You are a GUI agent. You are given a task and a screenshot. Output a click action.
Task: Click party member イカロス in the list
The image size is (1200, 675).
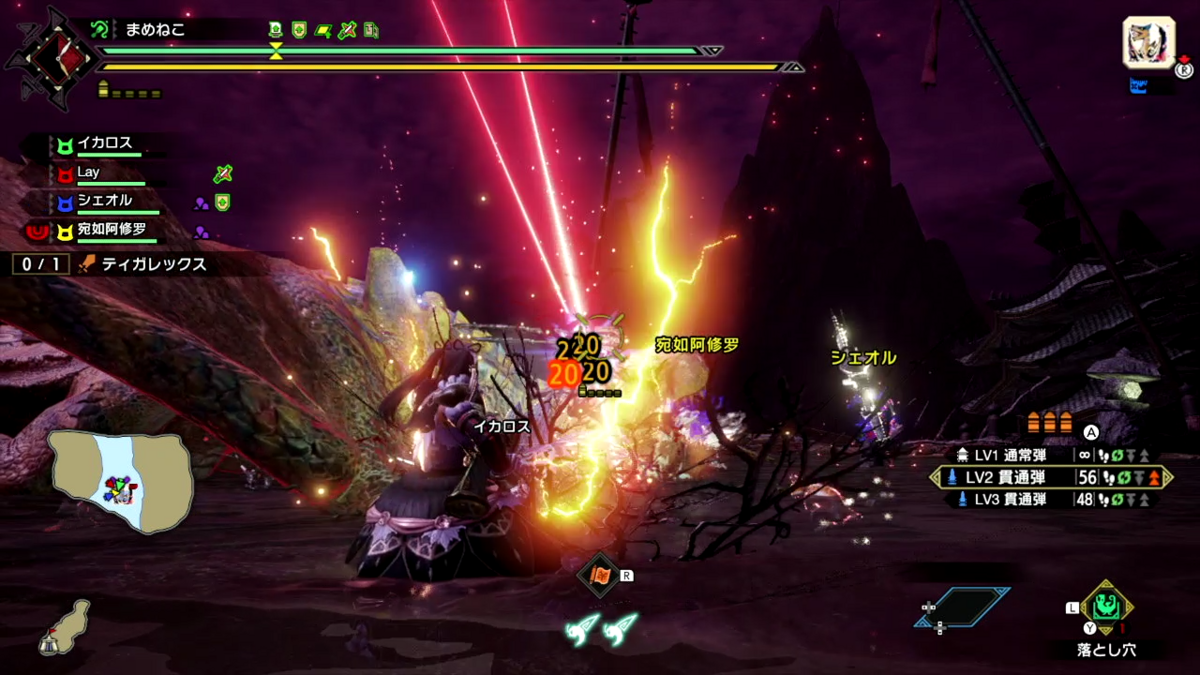tap(105, 144)
